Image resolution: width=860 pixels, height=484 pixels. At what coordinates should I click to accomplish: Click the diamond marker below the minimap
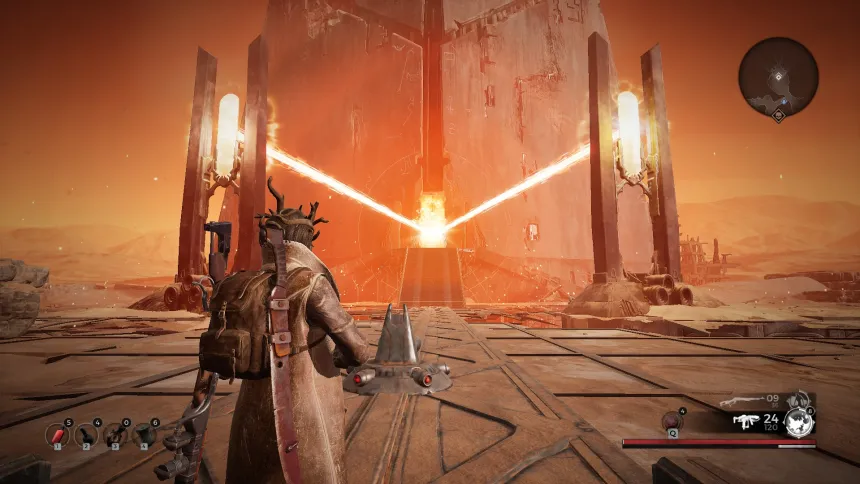[778, 117]
